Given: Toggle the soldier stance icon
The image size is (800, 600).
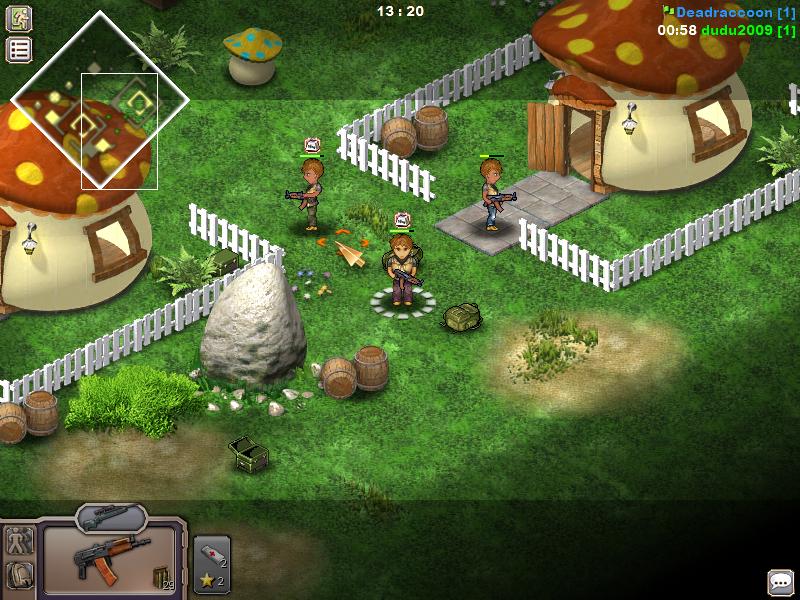Looking at the screenshot, I should coord(19,541).
